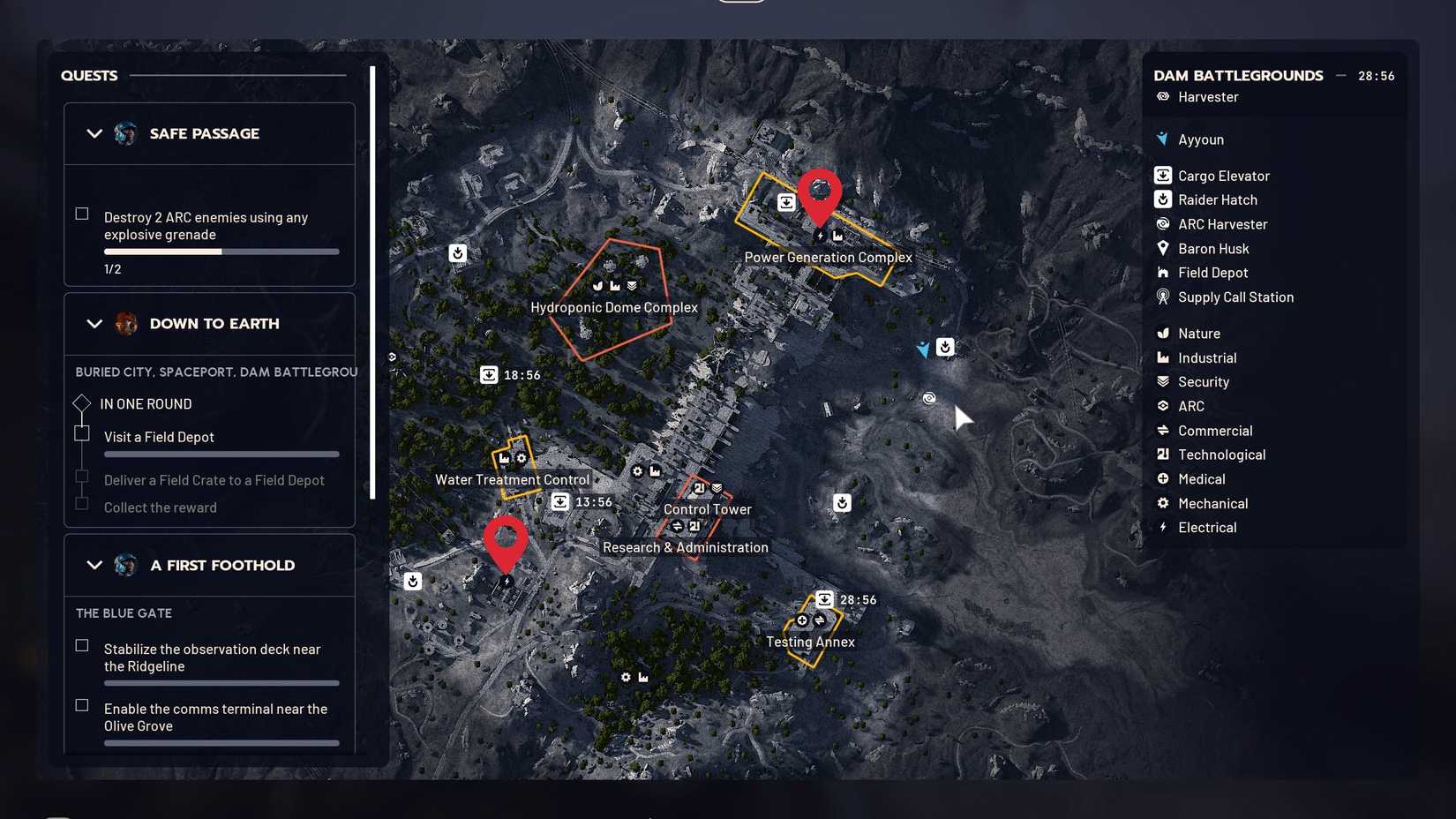Check the Visit a Field Depot checkbox
This screenshot has height=819, width=1456.
(x=82, y=432)
